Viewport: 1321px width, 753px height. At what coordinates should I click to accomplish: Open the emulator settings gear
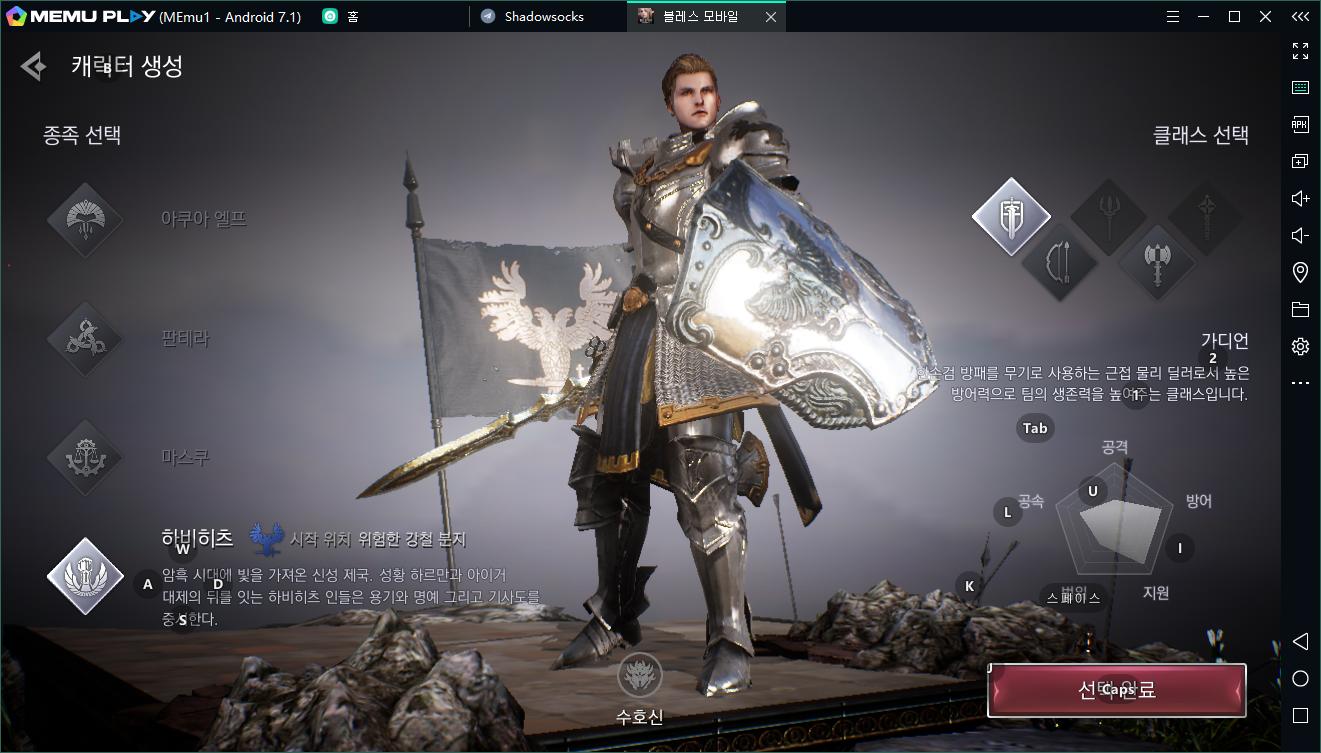1300,346
